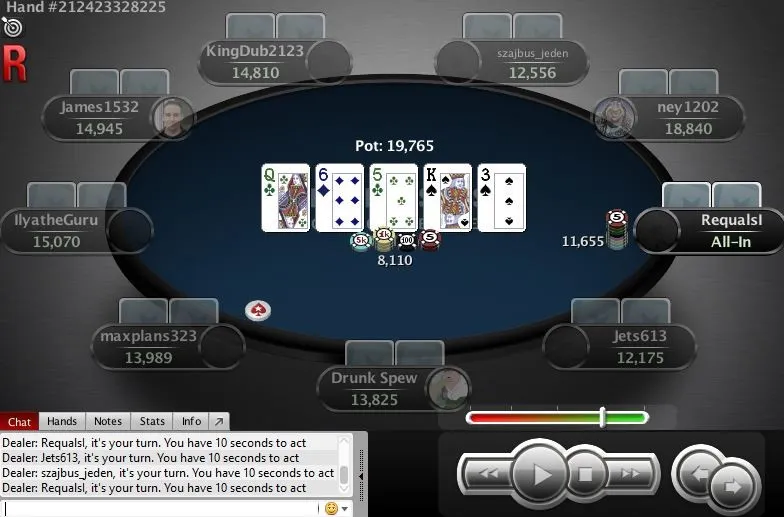Go to the previous hand with left arrow
The image size is (784, 517).
[699, 473]
